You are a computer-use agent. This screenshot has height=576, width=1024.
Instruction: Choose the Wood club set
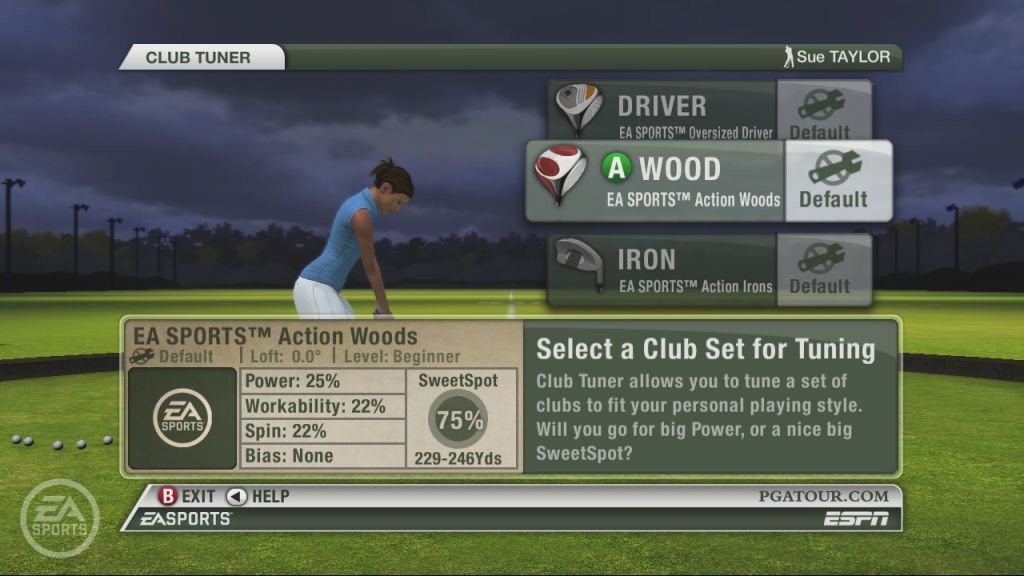click(x=656, y=181)
